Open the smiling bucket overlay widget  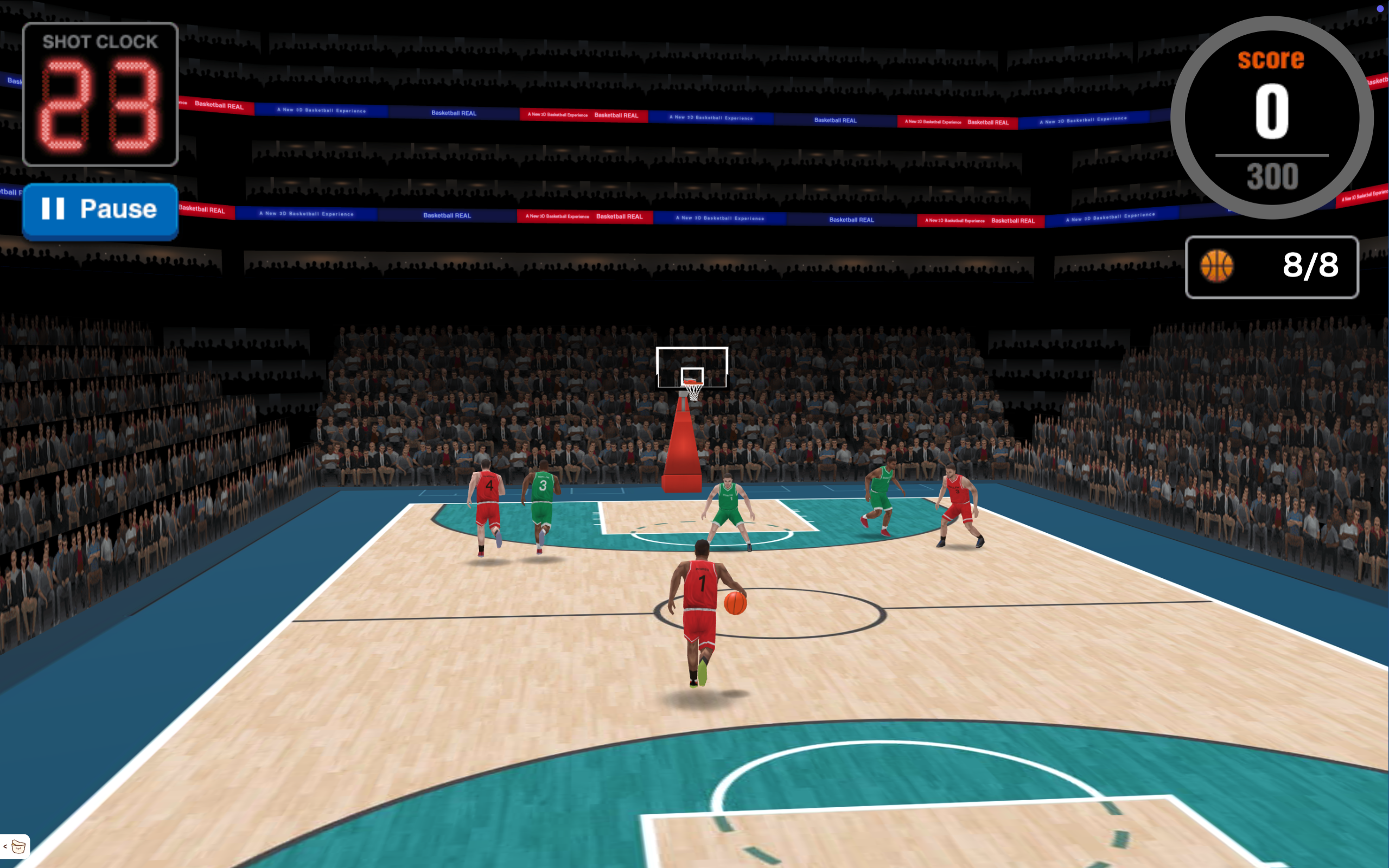[18, 846]
